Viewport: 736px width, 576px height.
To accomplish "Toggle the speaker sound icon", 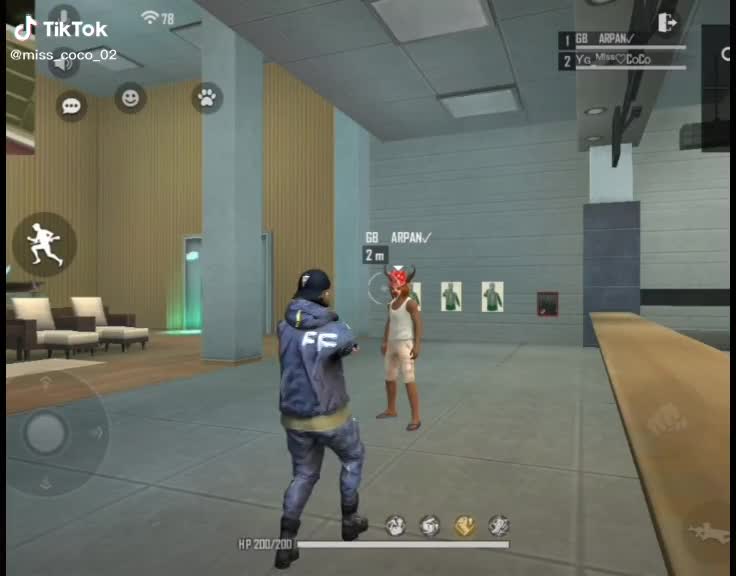I will click(x=64, y=65).
